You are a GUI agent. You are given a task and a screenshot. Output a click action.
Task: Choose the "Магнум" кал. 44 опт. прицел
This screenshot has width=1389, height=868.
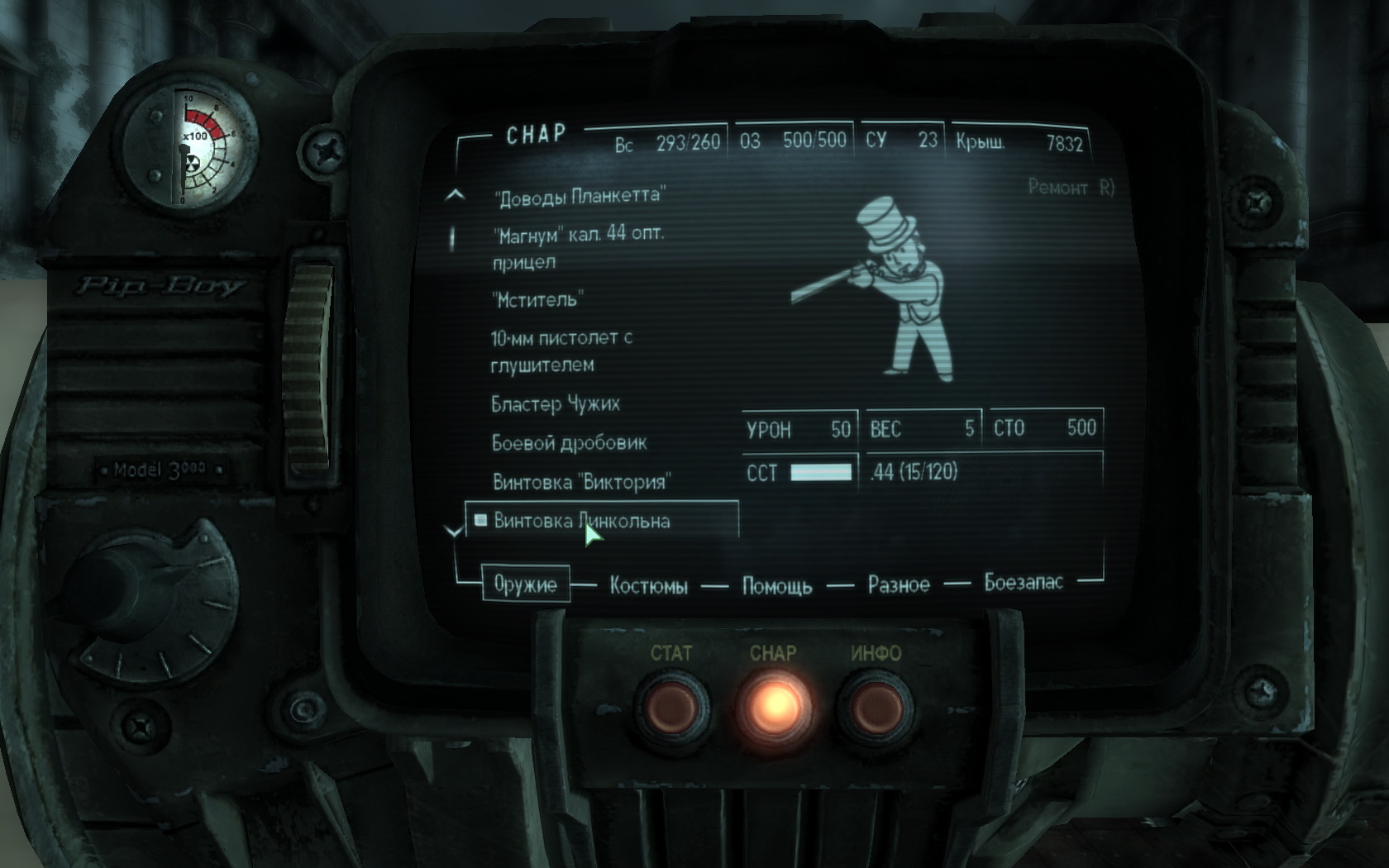click(577, 247)
